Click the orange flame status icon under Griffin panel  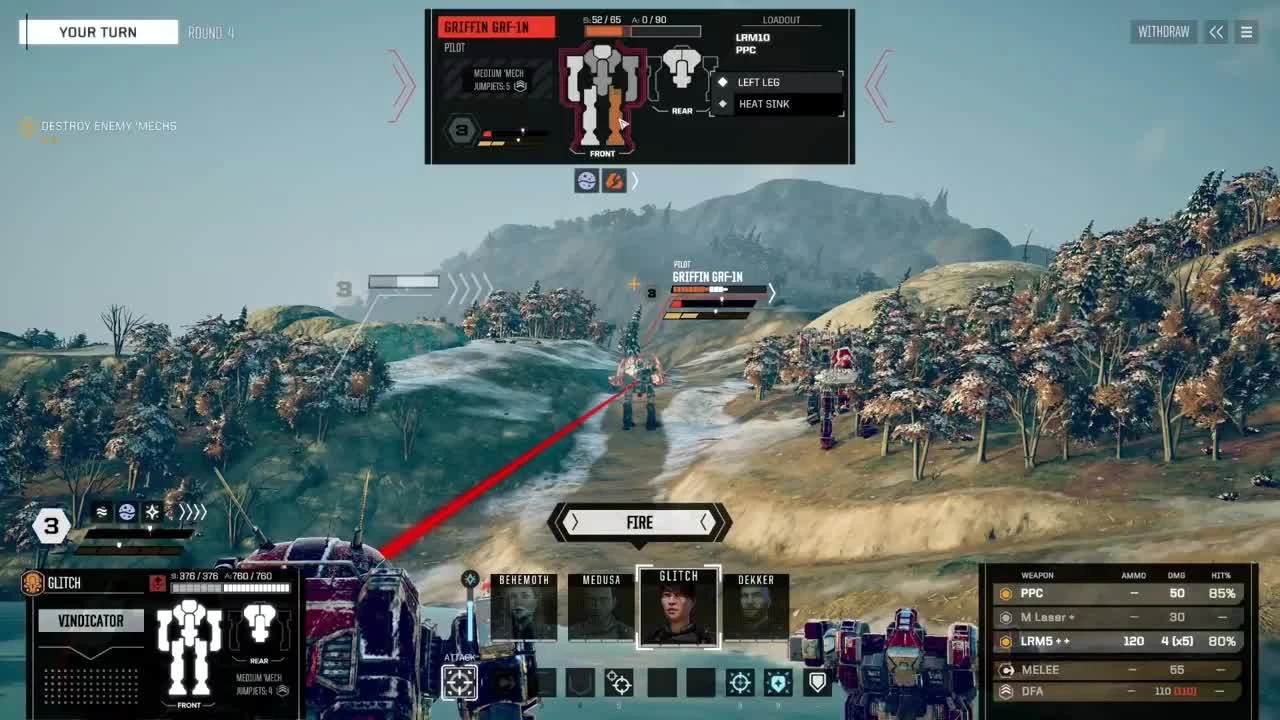[x=613, y=181]
